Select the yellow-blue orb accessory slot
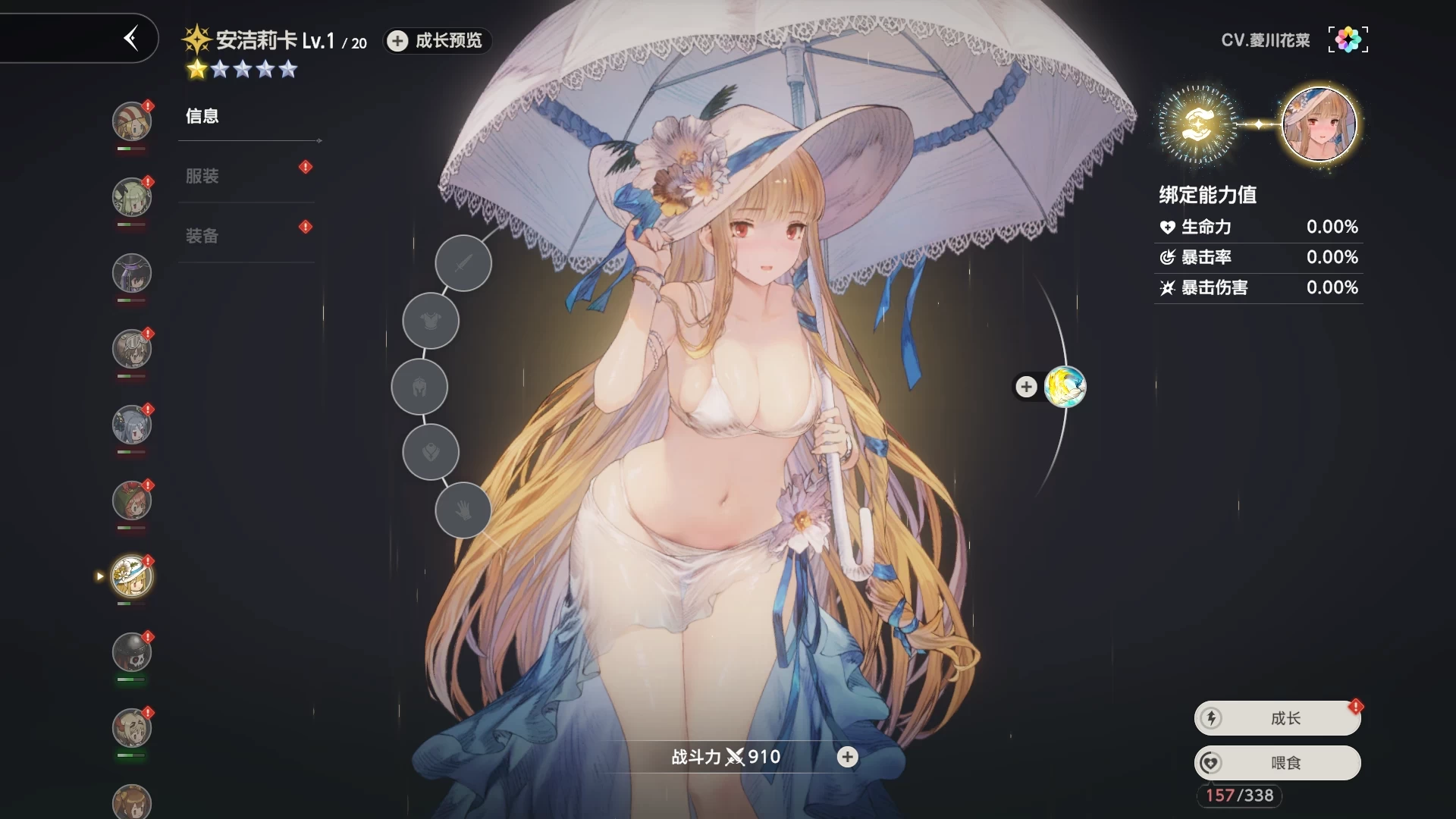This screenshot has width=1456, height=819. click(1065, 387)
